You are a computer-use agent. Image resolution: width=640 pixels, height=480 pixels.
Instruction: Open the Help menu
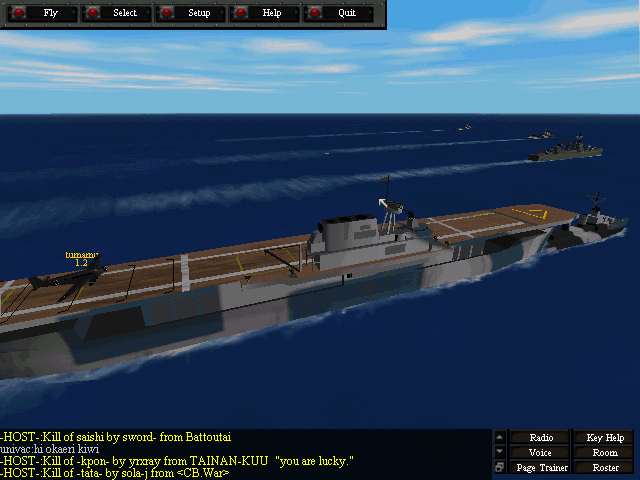click(x=265, y=13)
